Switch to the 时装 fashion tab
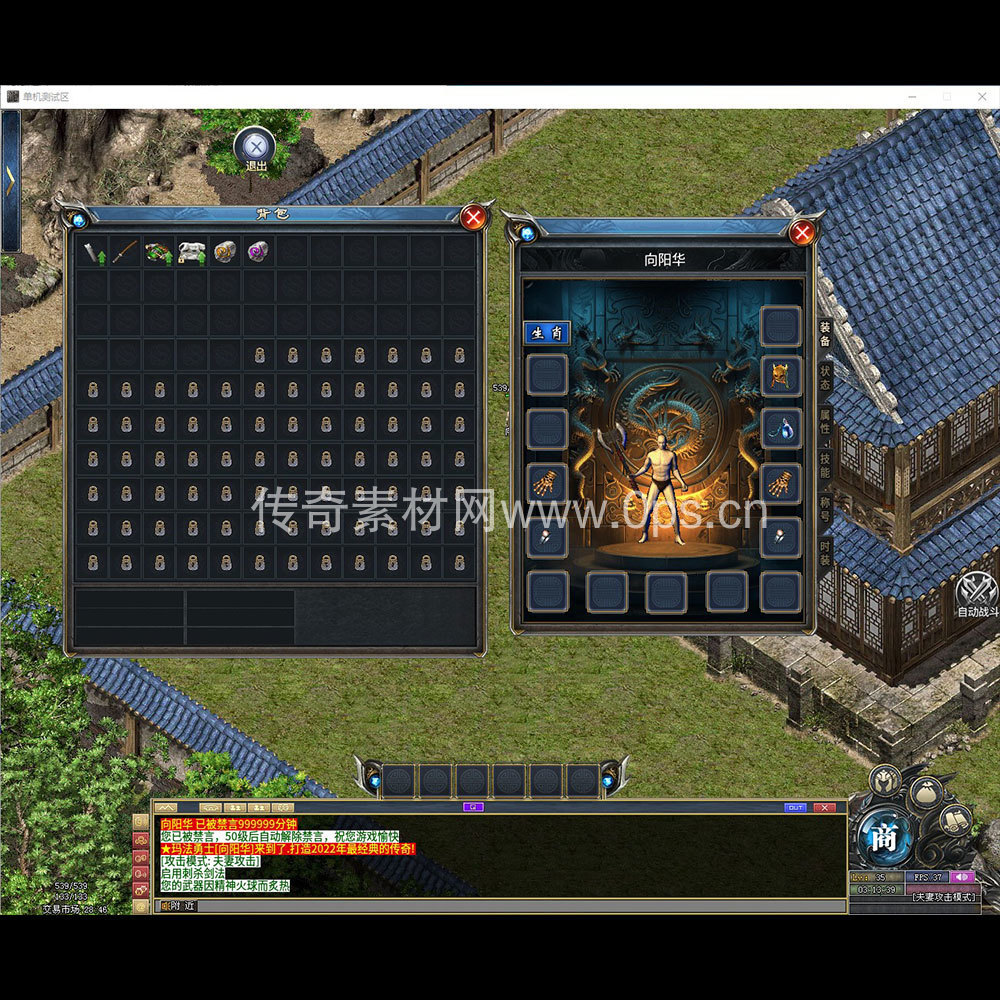Viewport: 1000px width, 1000px height. pos(825,553)
